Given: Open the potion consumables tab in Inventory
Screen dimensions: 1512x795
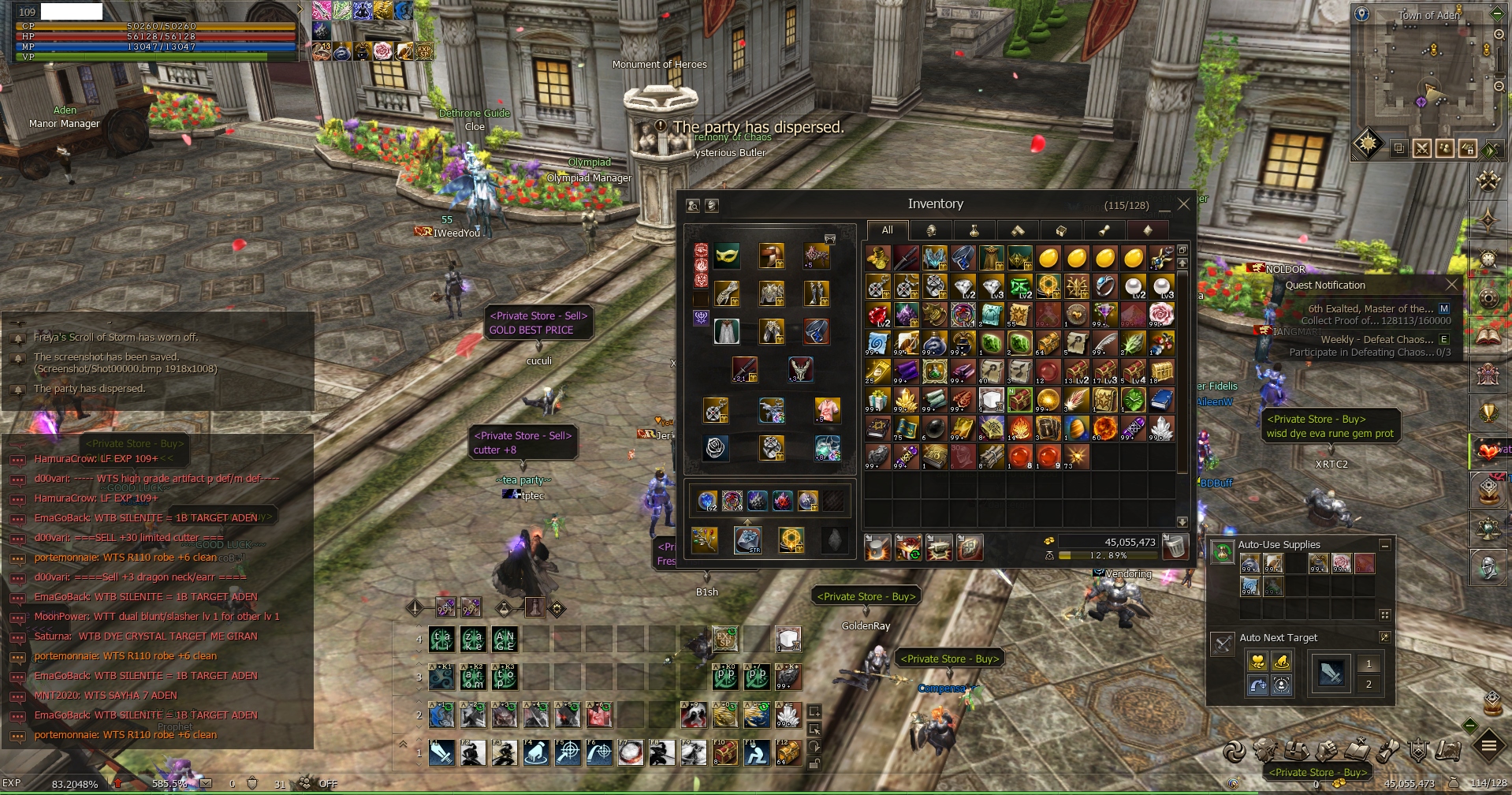Looking at the screenshot, I should (x=974, y=230).
